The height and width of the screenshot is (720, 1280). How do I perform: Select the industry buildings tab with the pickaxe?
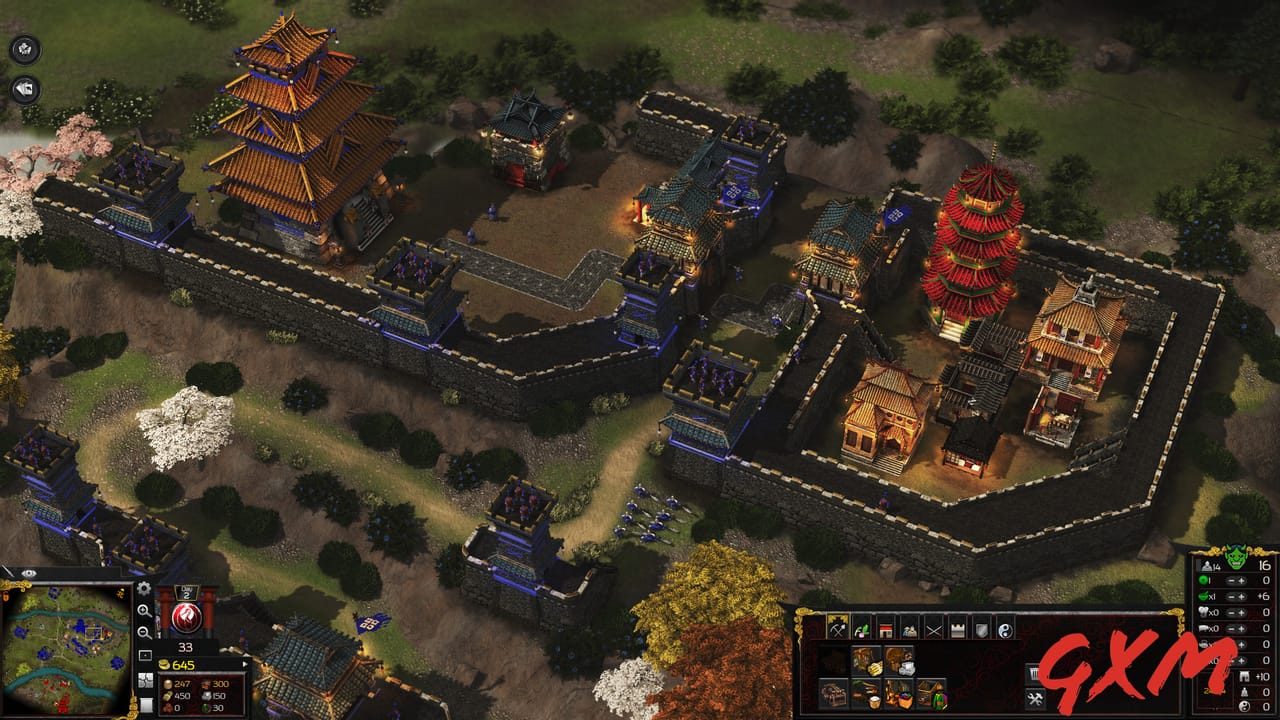tap(838, 630)
